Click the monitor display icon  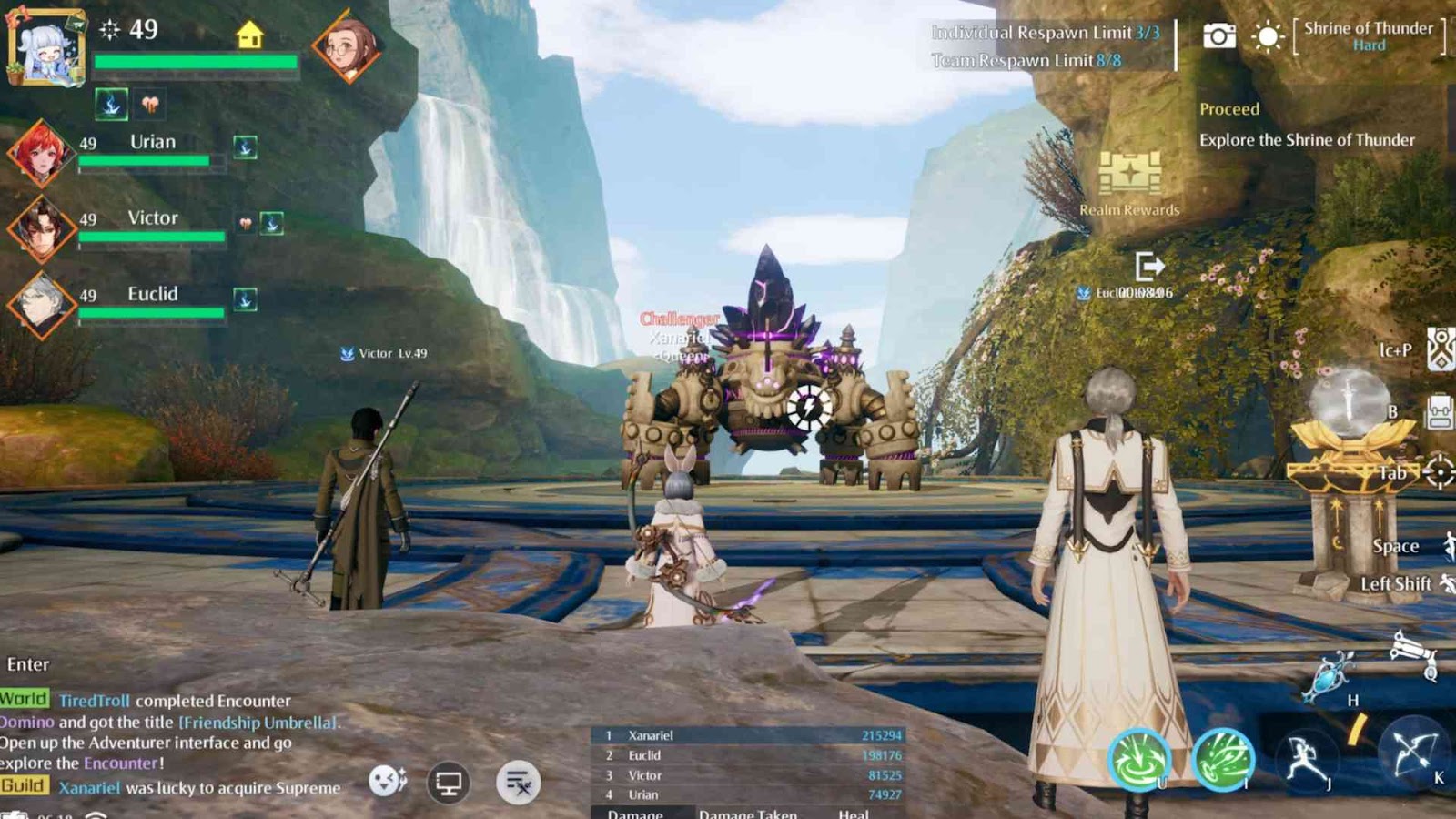point(449,783)
